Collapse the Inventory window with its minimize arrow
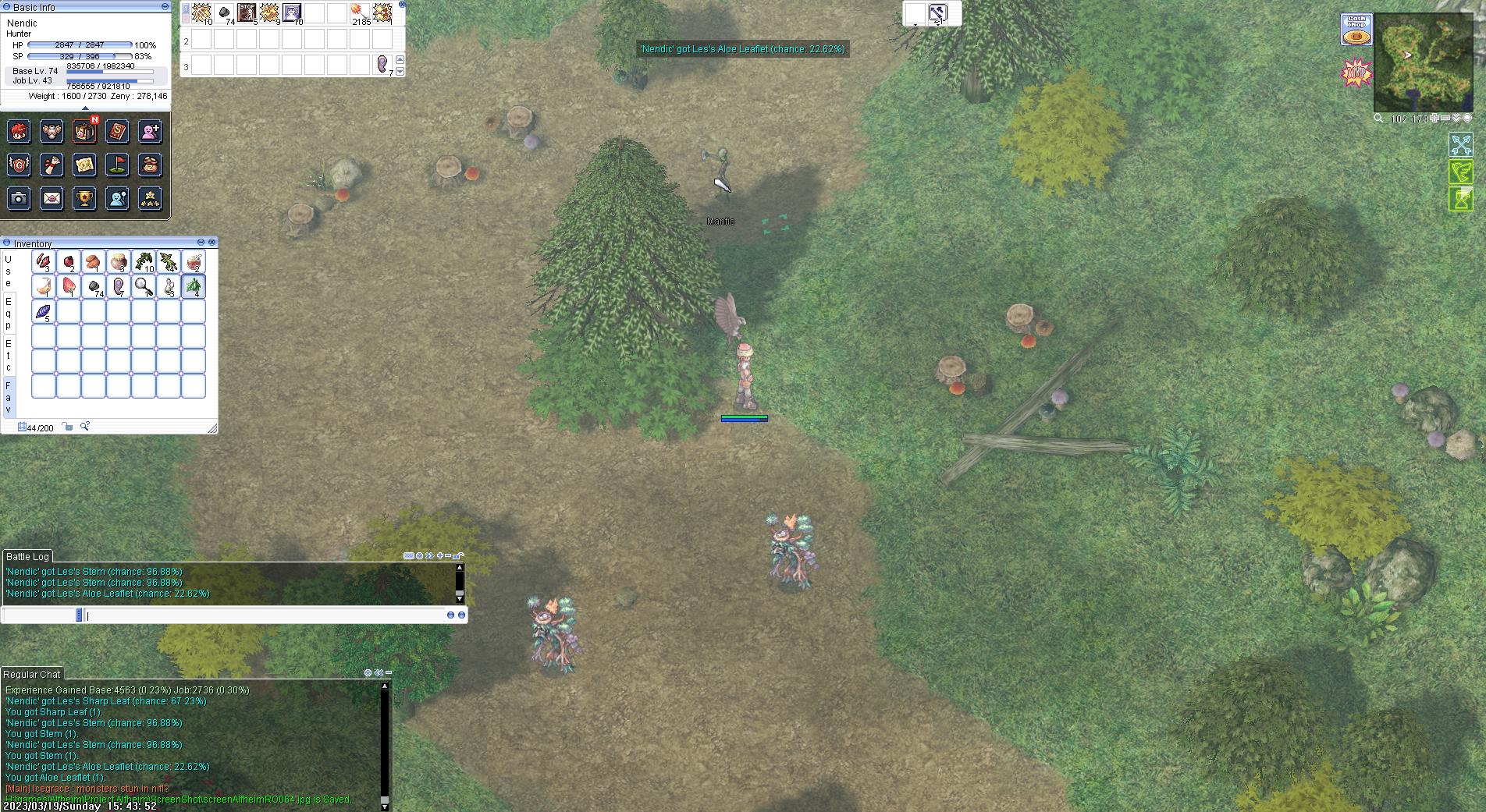 tap(201, 242)
